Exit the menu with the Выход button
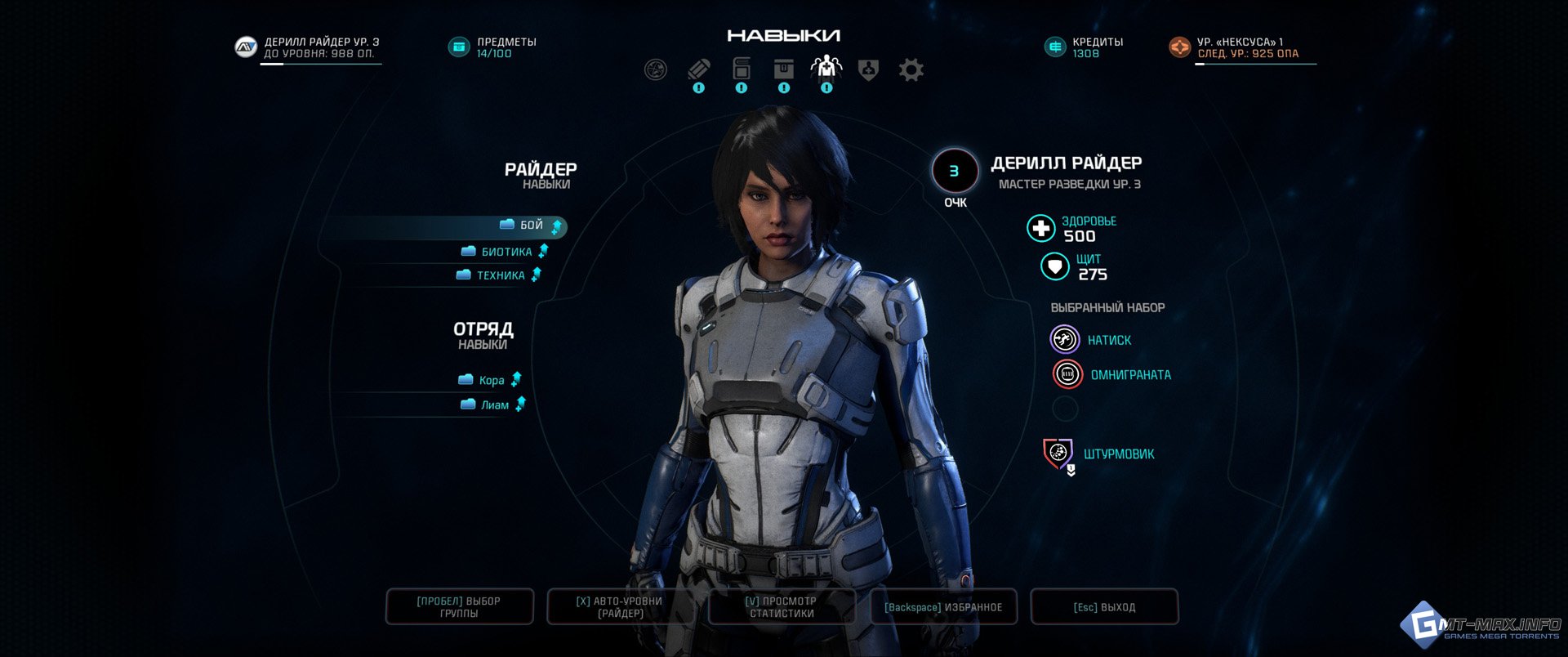This screenshot has height=657, width=1568. (1104, 606)
